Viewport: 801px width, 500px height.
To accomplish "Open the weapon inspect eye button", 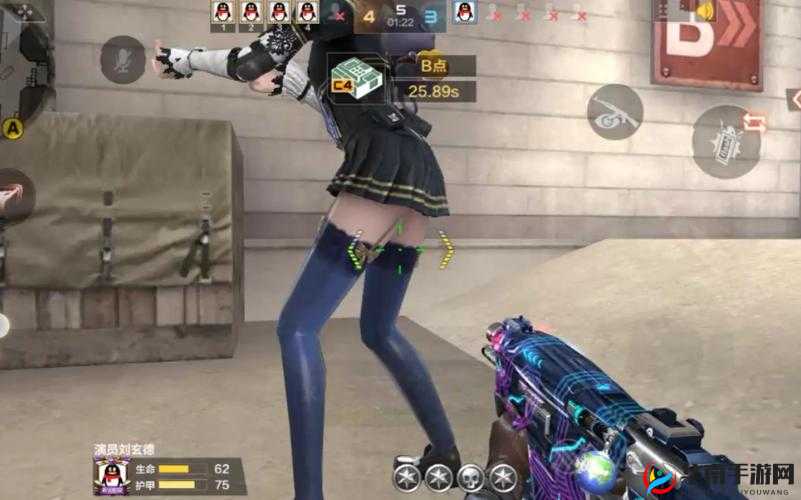I will pos(614,111).
